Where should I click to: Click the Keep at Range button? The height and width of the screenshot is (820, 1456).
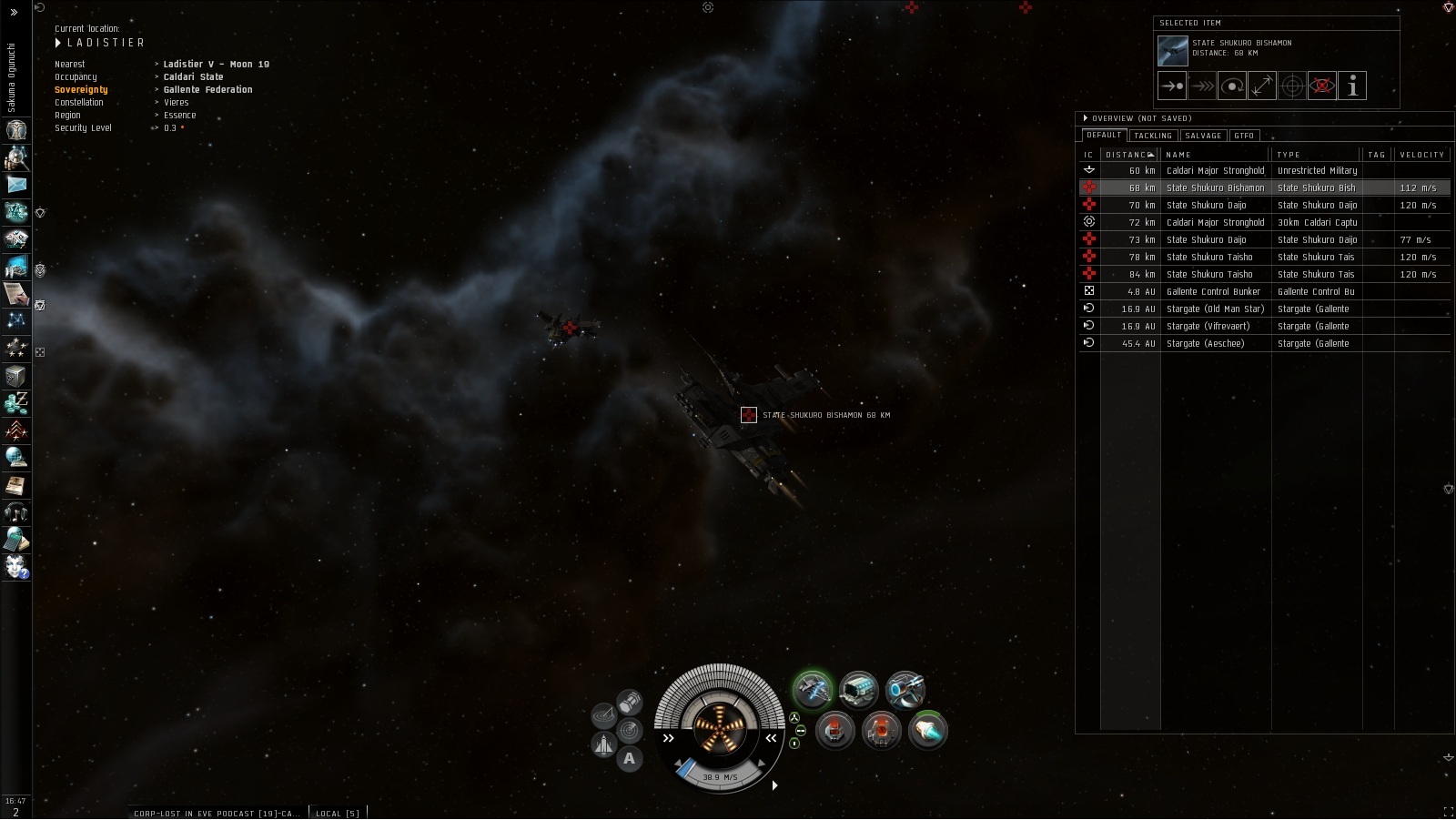tap(1262, 86)
